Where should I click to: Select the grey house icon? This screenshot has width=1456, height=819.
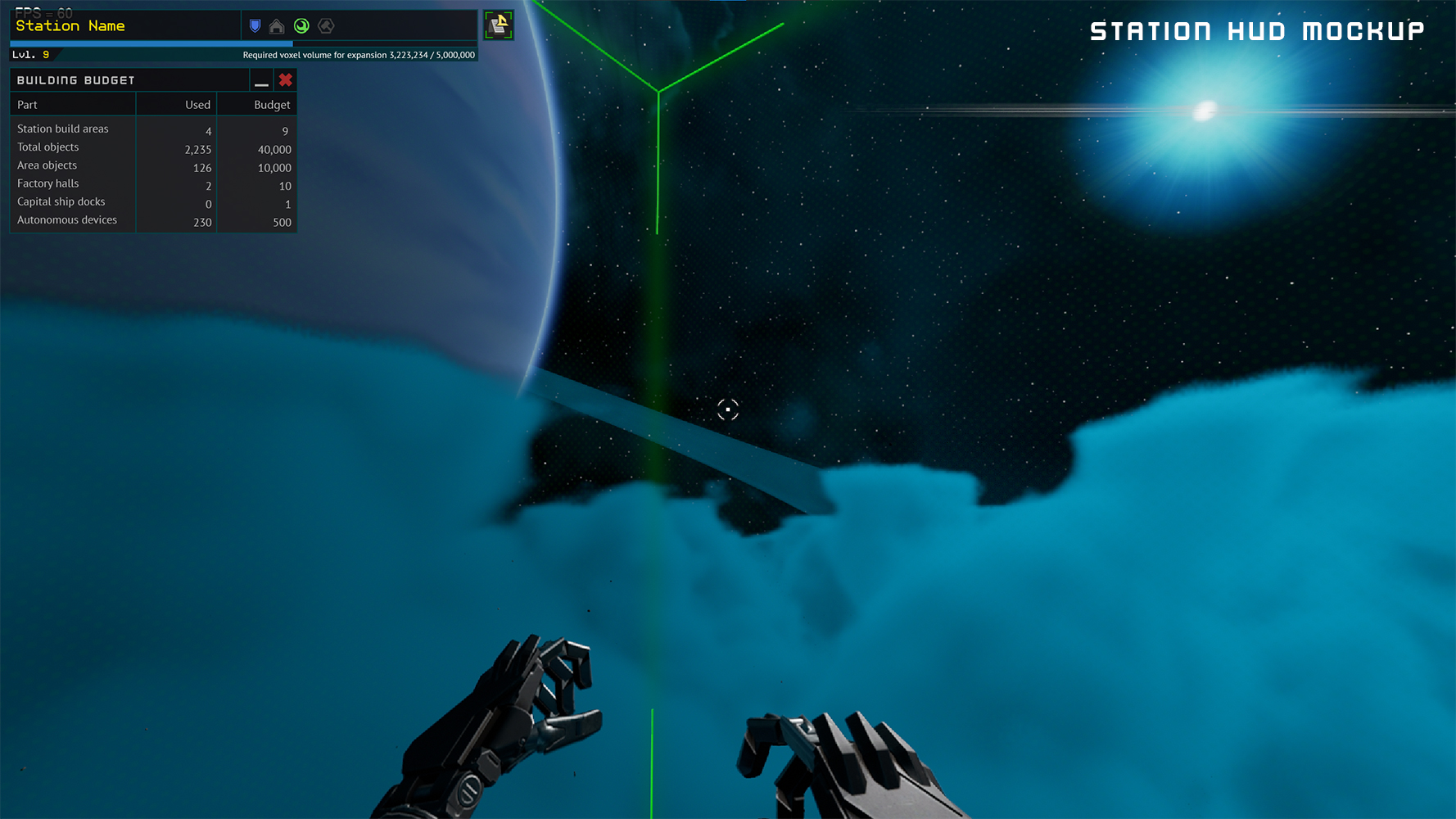[x=277, y=26]
